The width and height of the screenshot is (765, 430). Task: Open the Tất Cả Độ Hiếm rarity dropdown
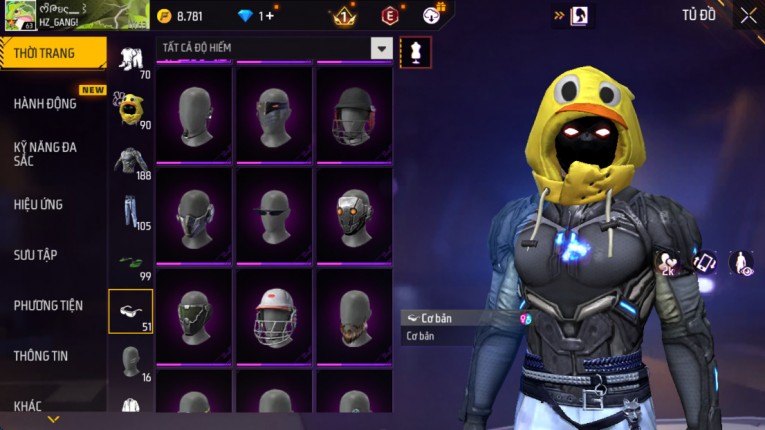click(381, 48)
